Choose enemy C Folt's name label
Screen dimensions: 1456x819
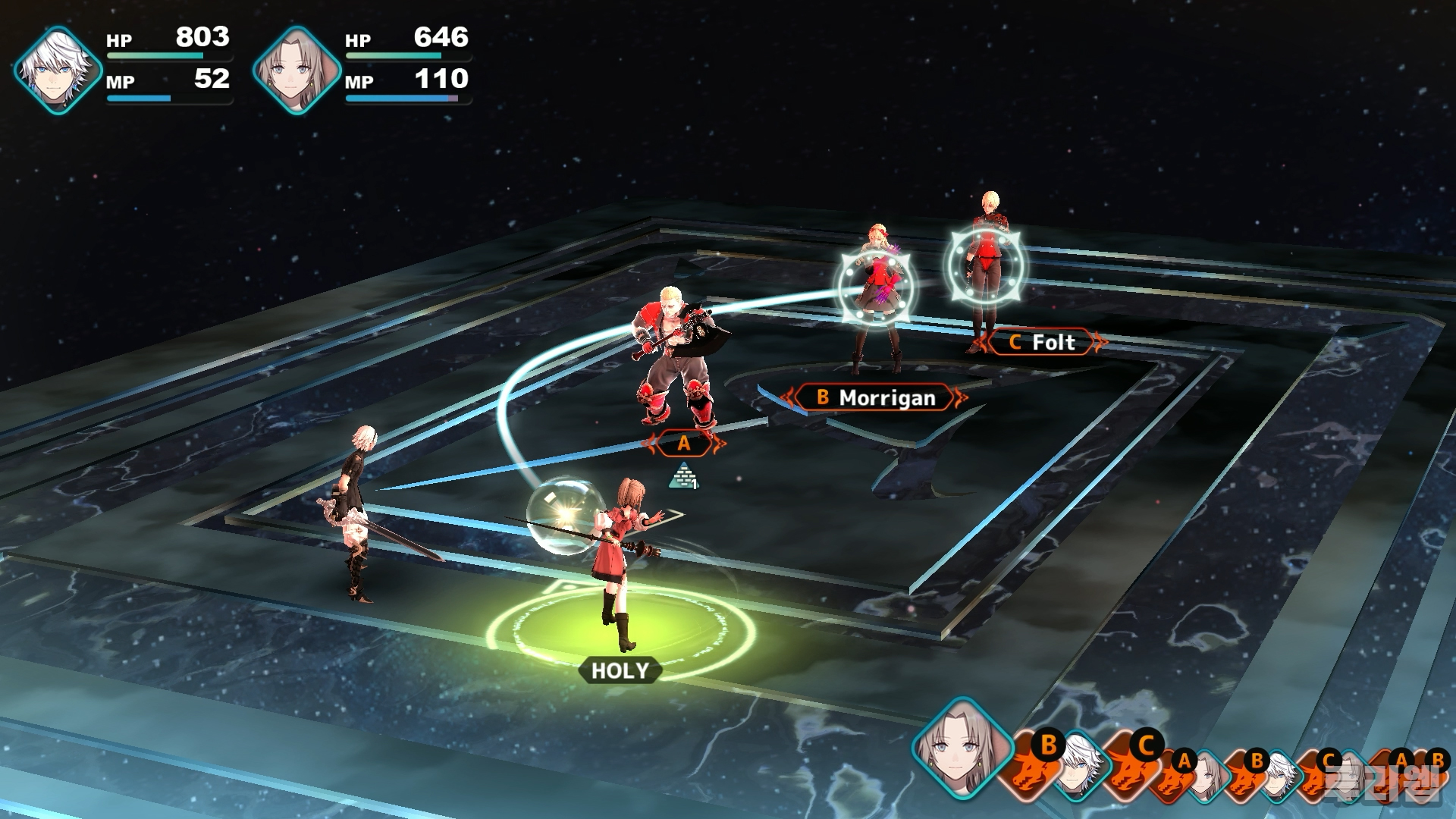point(1043,343)
